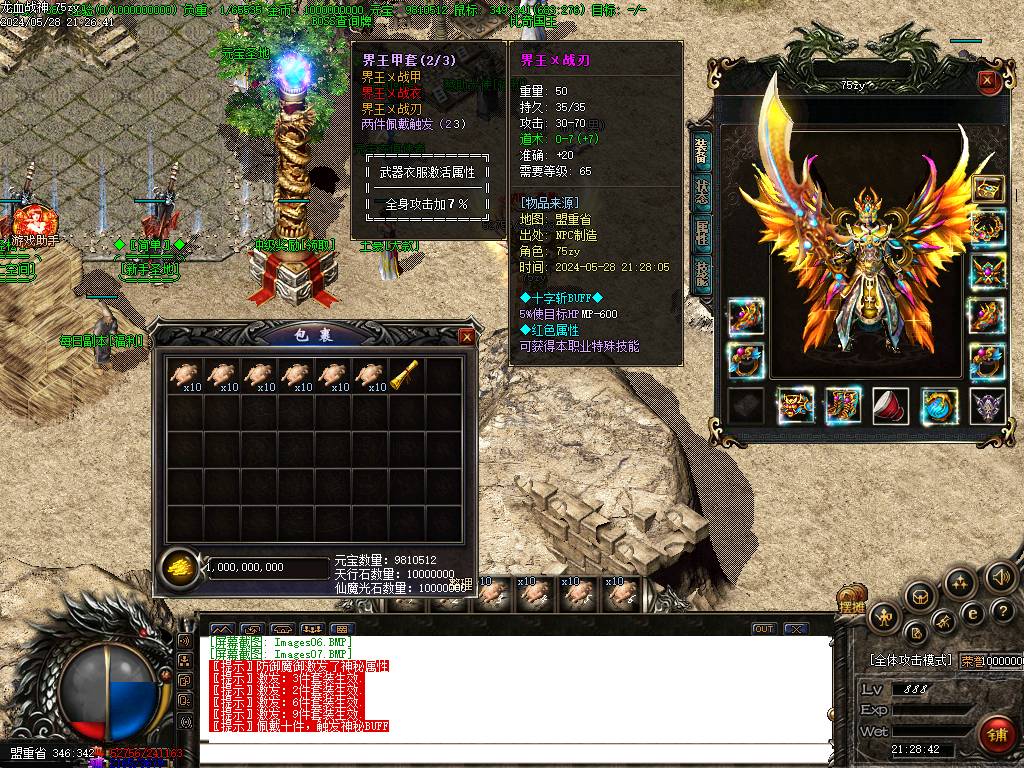Screen dimensions: 1024x768
Task: Click the blue orb equipment slot
Action: pyautogui.click(x=938, y=406)
